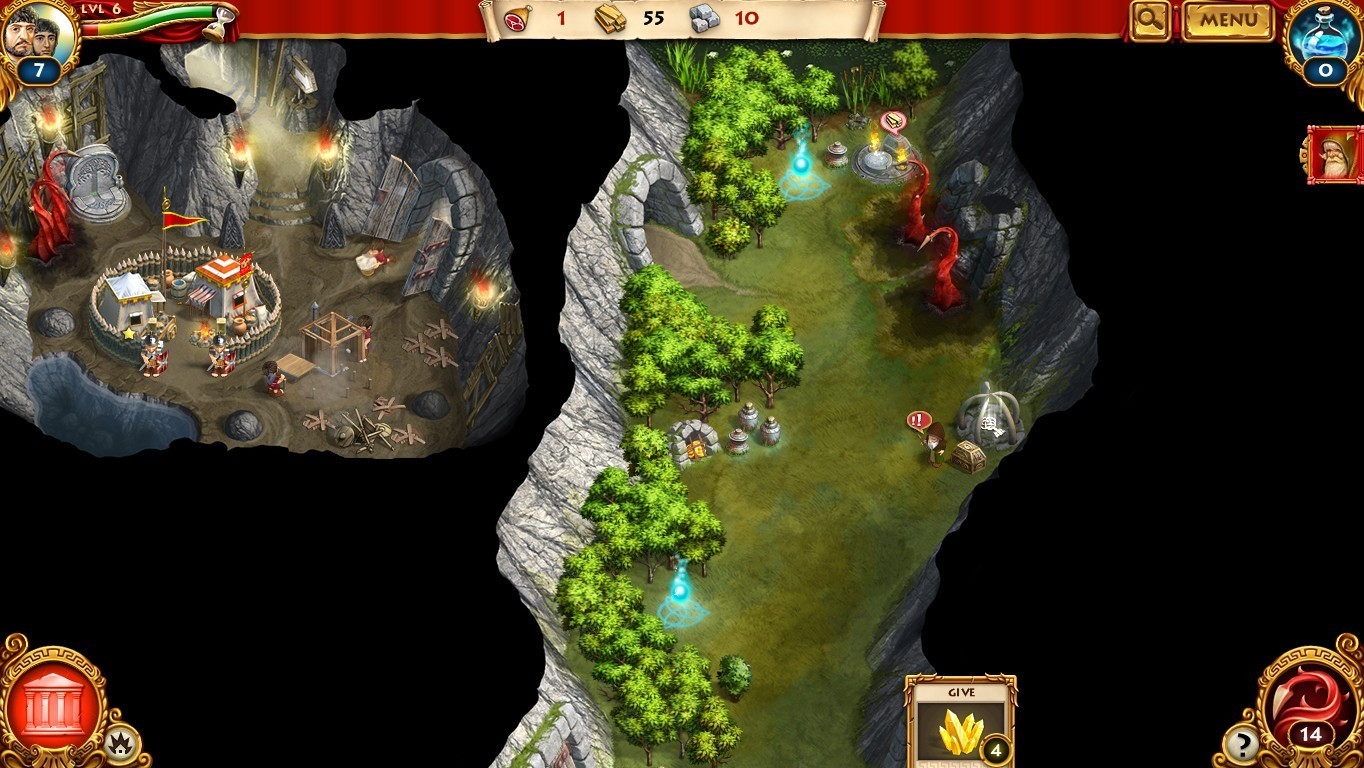1364x768 pixels.
Task: Open the bearded wizard portrait card
Action: click(1335, 155)
